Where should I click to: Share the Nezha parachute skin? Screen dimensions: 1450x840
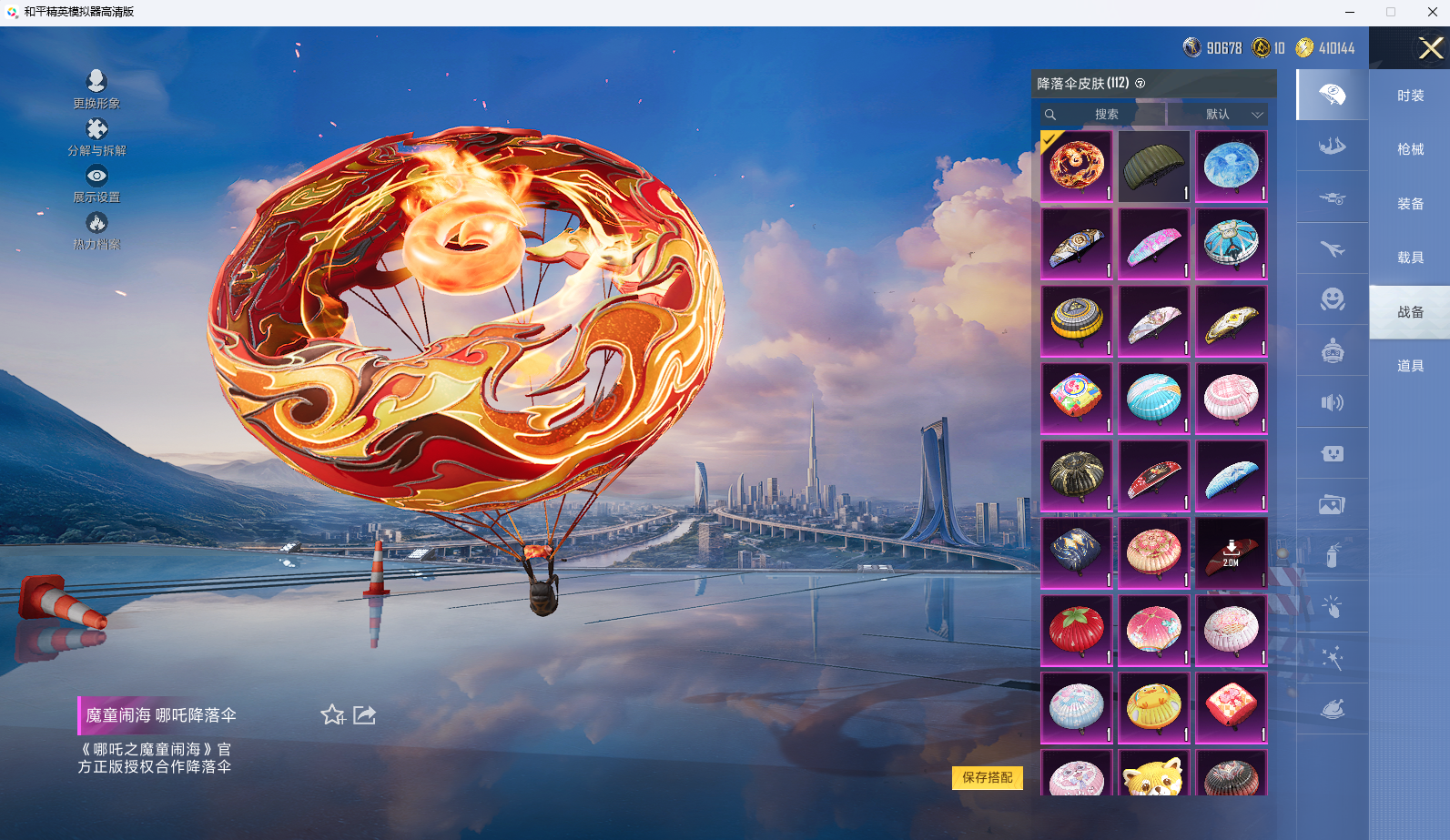click(x=365, y=715)
